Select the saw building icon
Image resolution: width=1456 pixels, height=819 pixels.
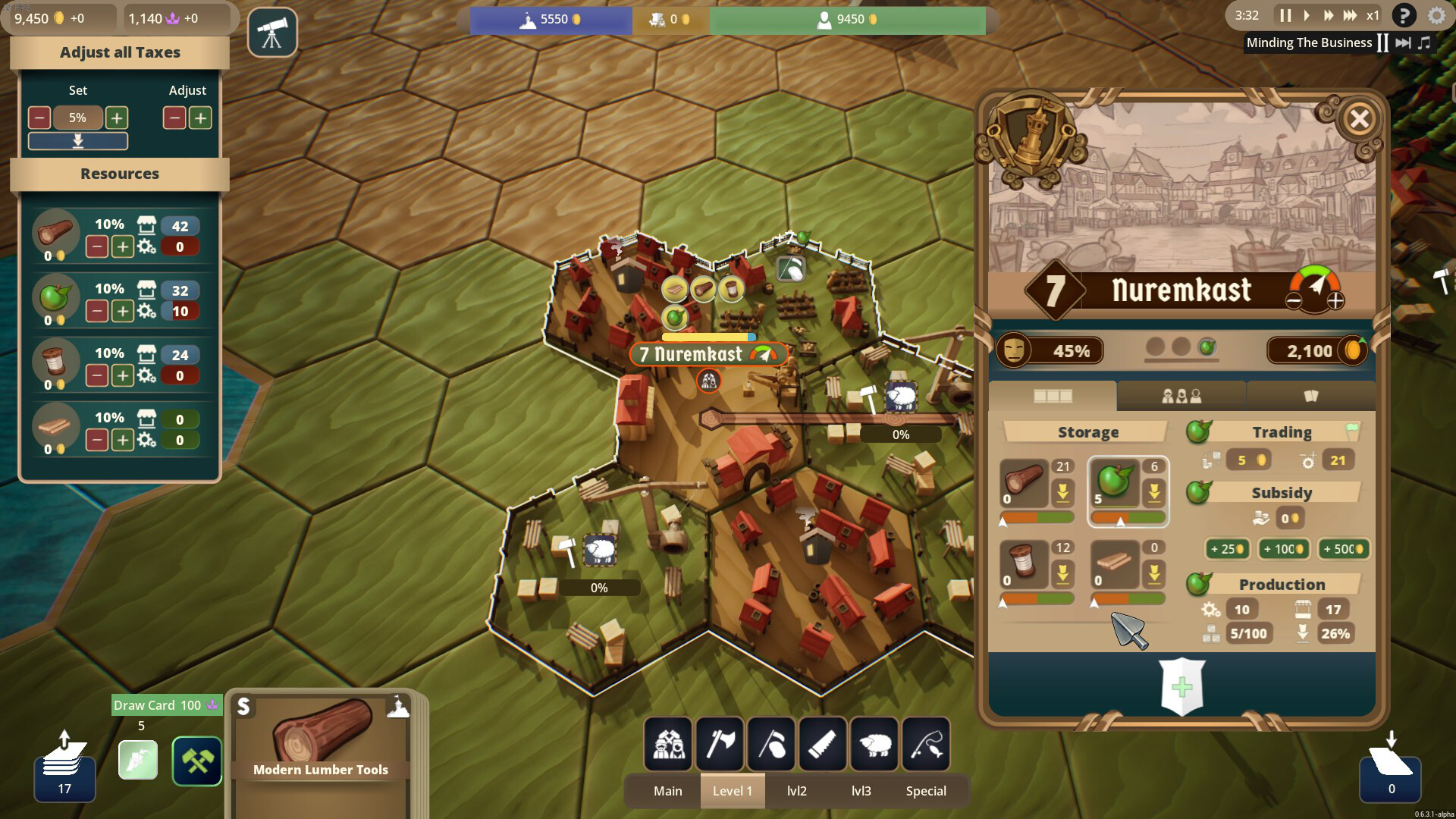tap(824, 744)
